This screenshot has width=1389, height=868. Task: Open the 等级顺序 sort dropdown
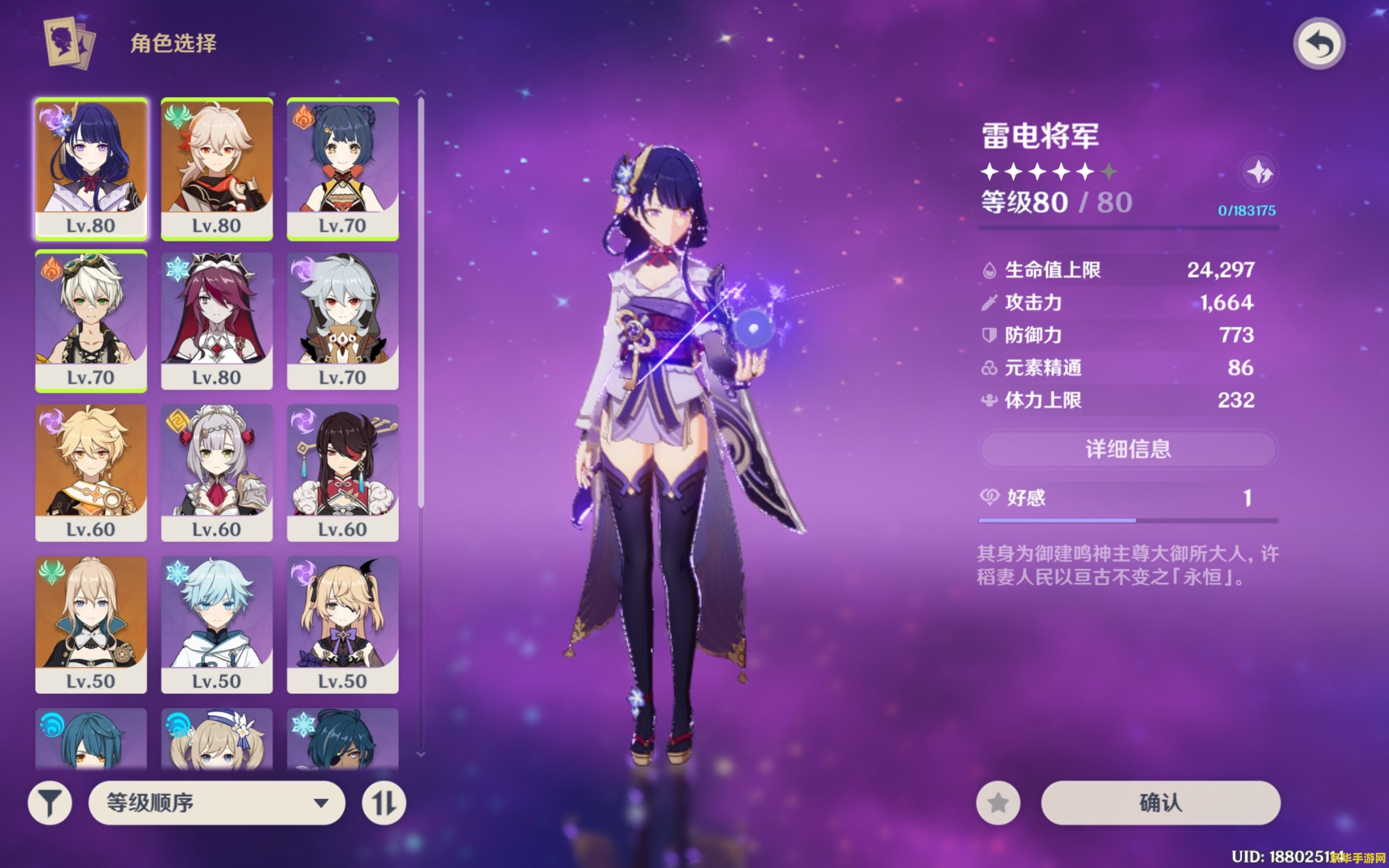click(x=216, y=802)
